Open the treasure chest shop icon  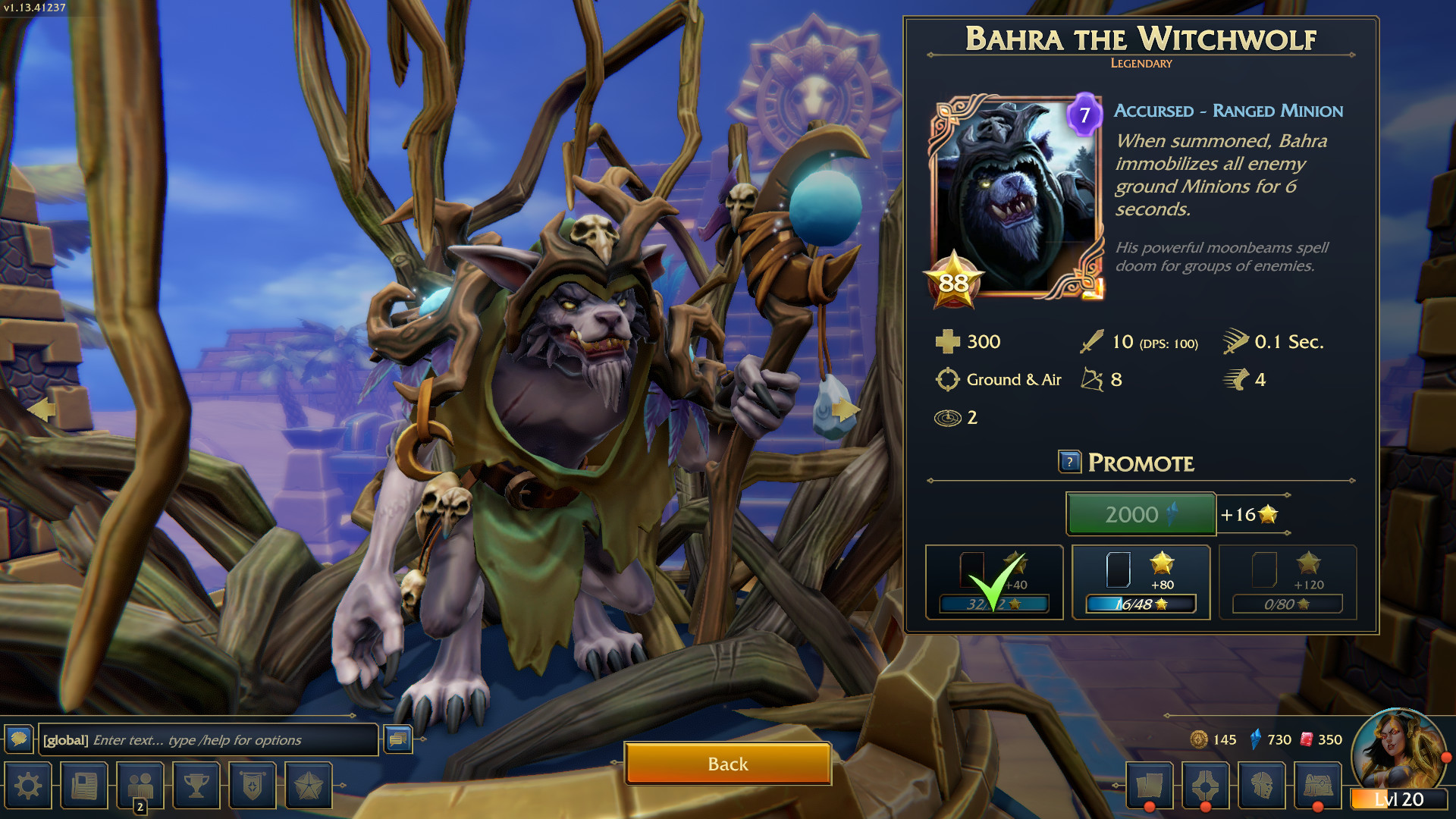coord(1318,786)
